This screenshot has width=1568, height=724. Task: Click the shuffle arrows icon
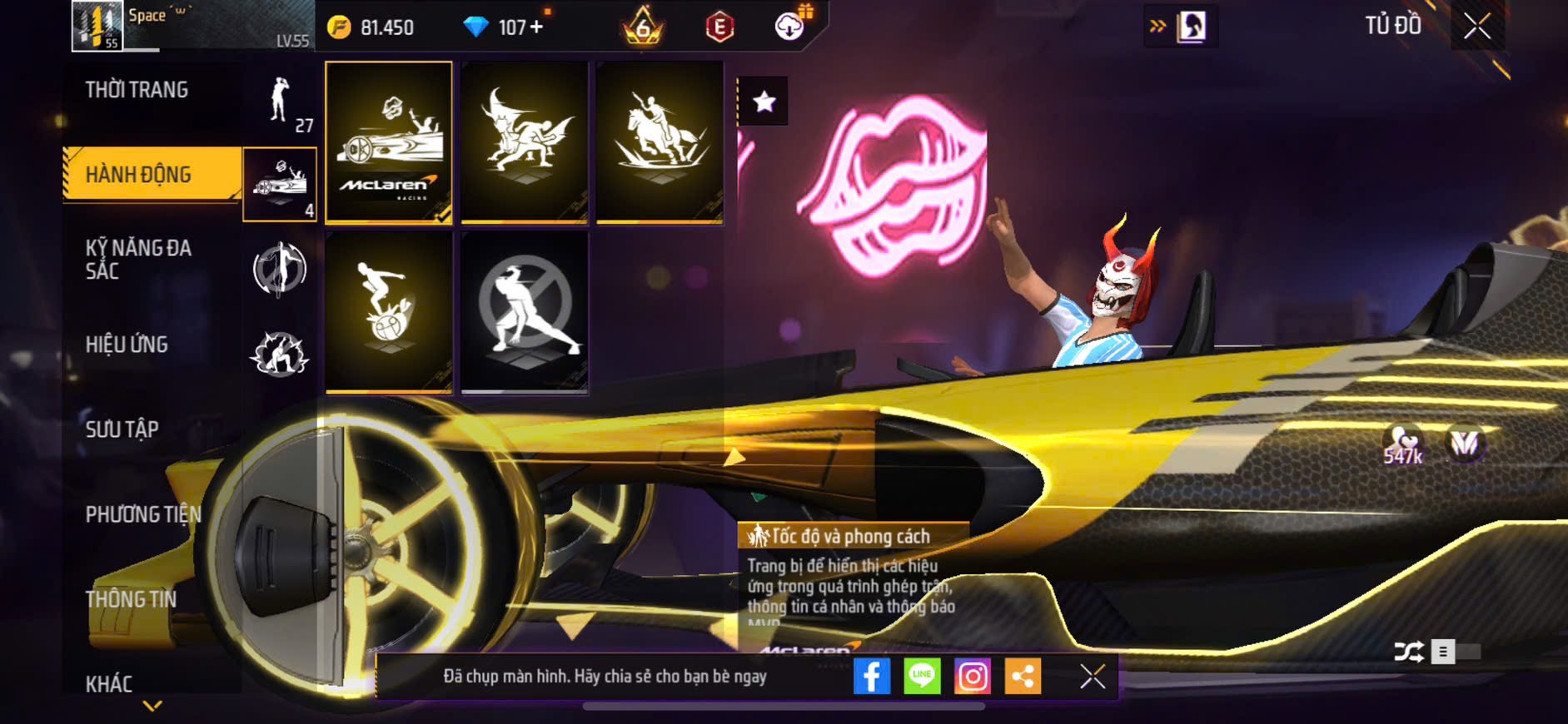click(x=1408, y=652)
